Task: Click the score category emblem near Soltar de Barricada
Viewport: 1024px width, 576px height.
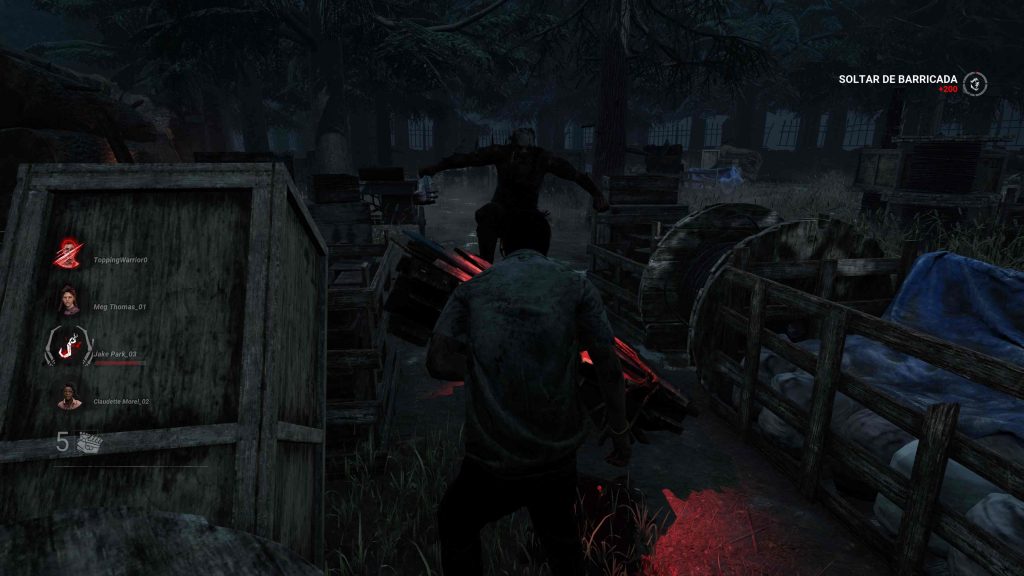Action: [x=975, y=83]
